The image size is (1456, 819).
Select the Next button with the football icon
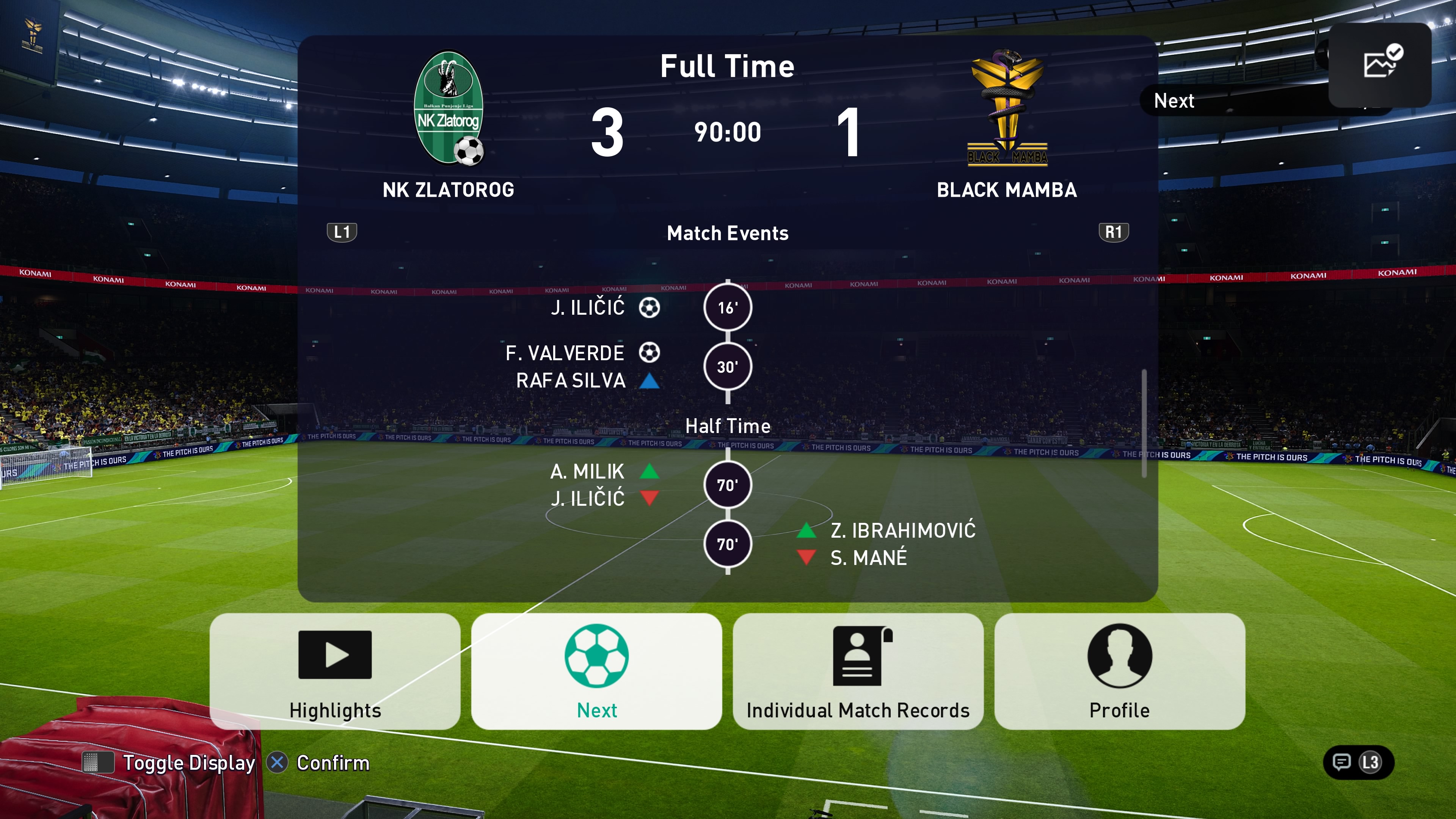(x=596, y=671)
